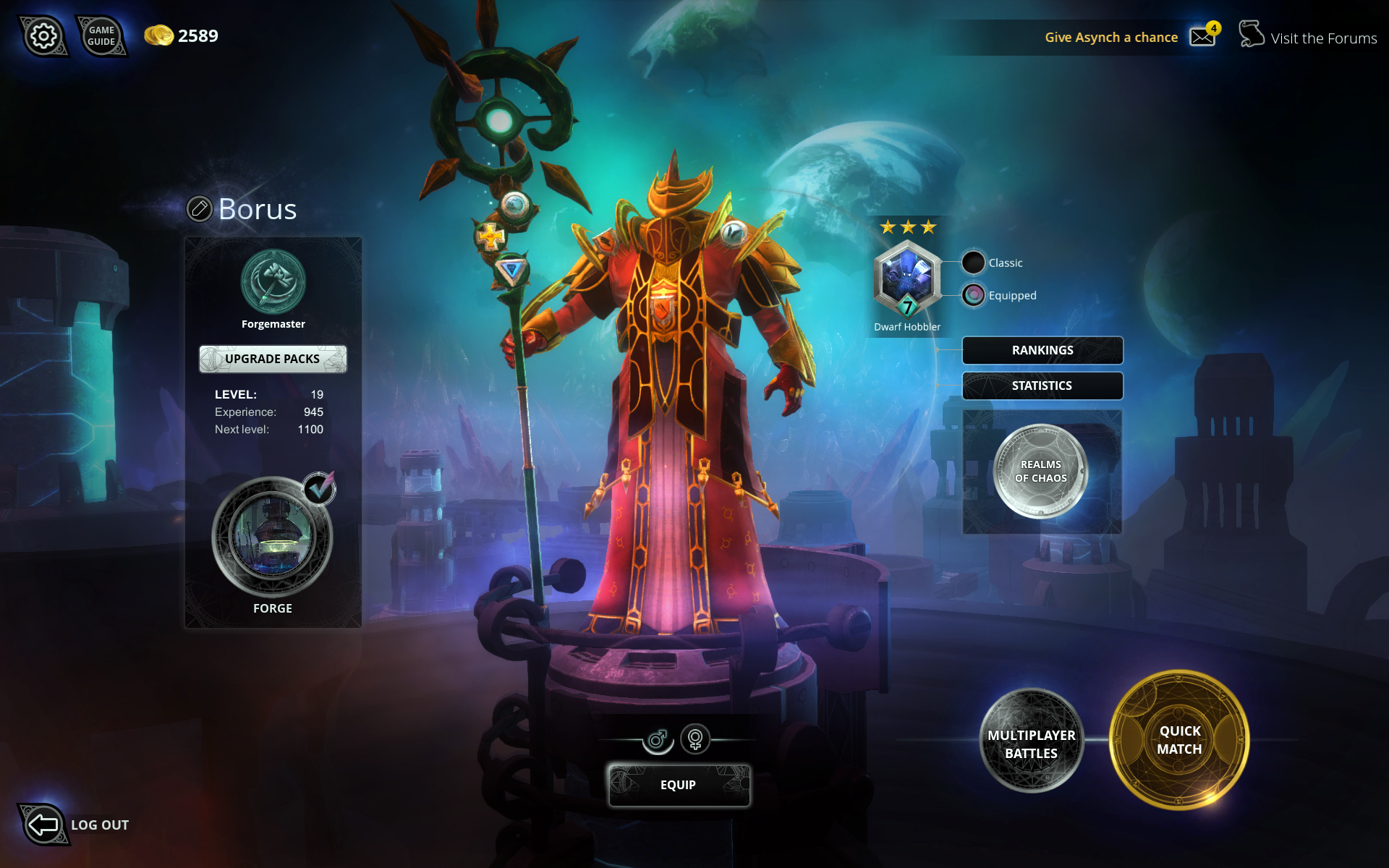Open Upgrade Packs

point(273,359)
